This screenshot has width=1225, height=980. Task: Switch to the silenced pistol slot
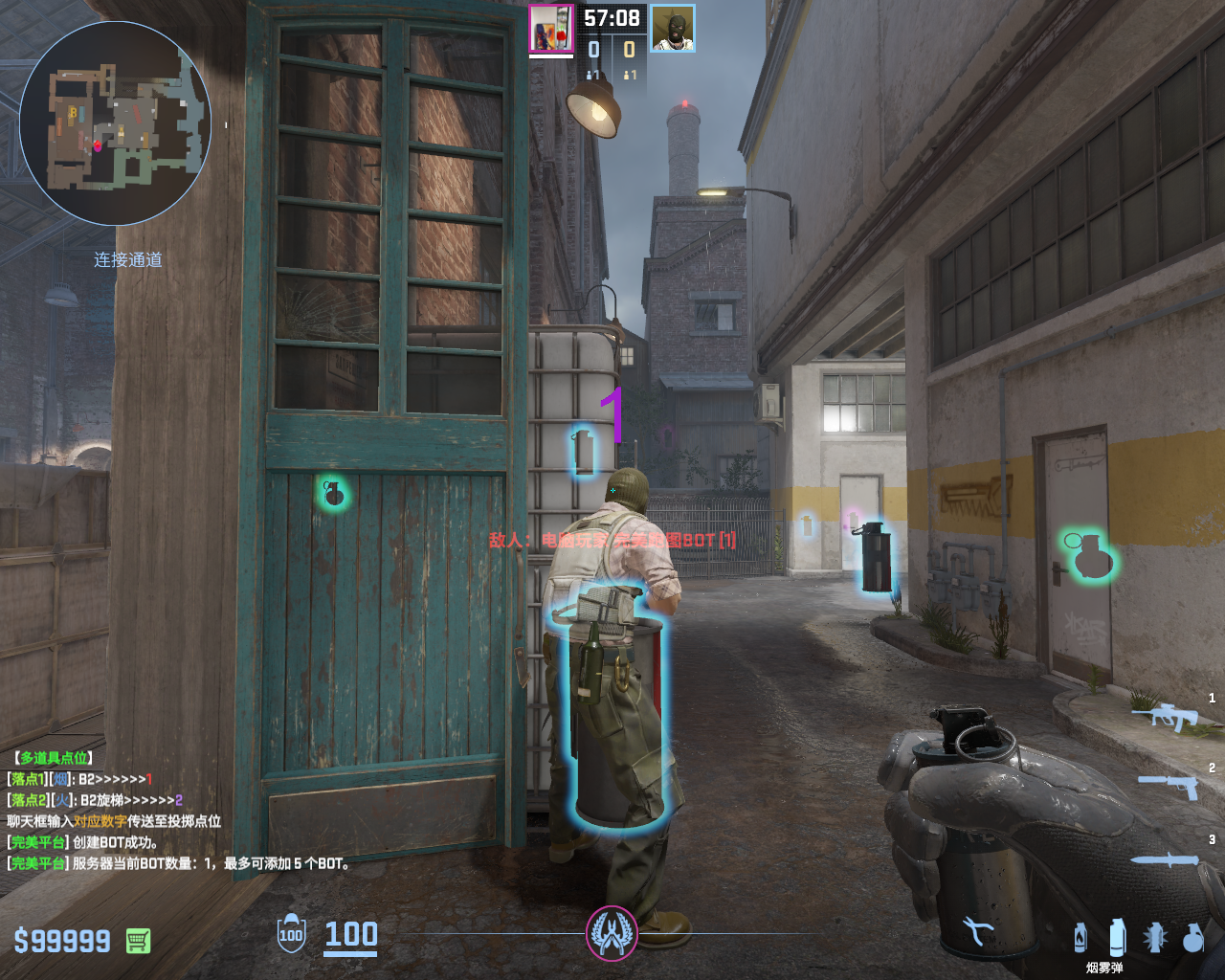pyautogui.click(x=1169, y=786)
